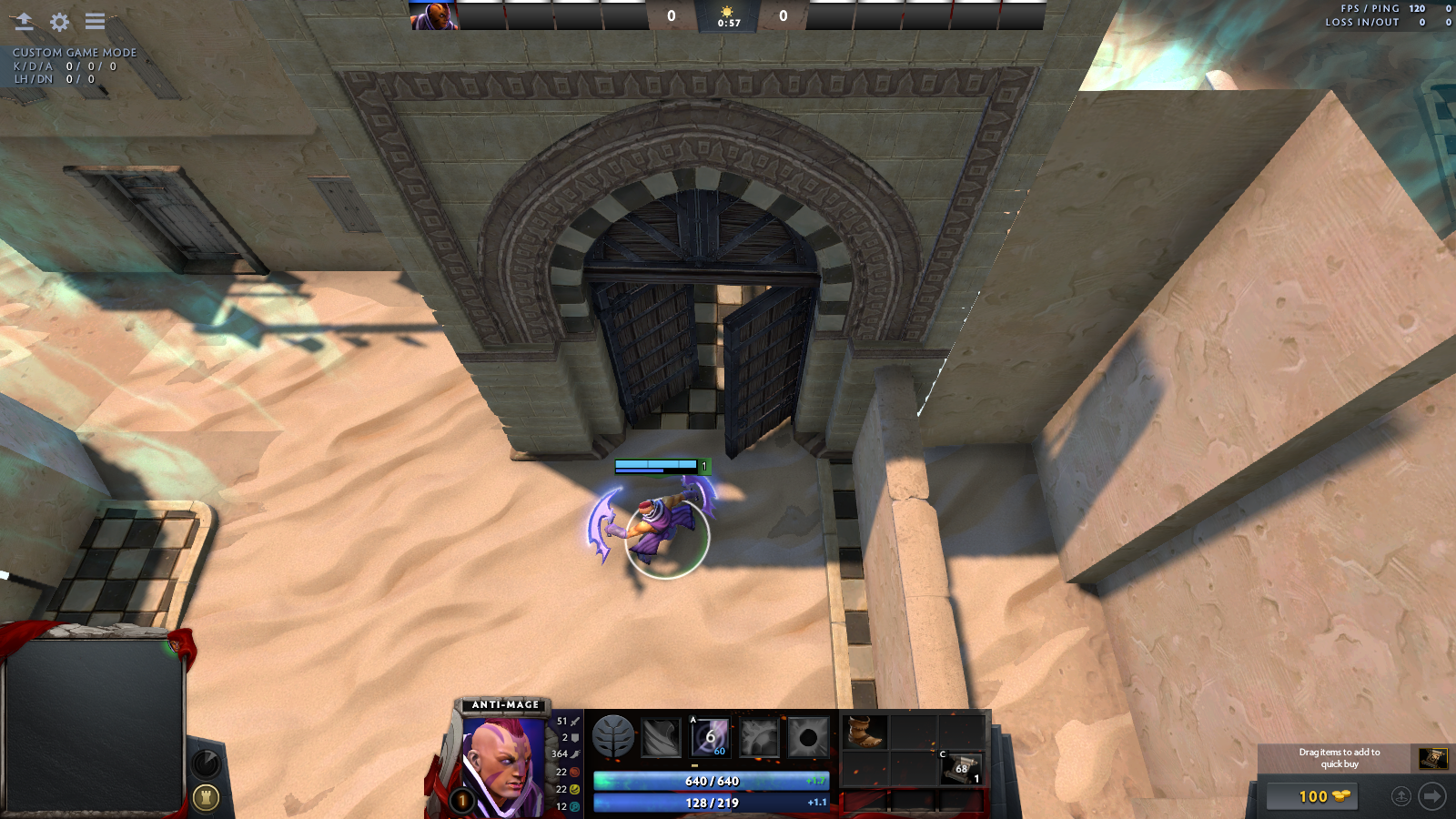
Task: Buy the quick-buy scroll item
Action: pos(1432,758)
